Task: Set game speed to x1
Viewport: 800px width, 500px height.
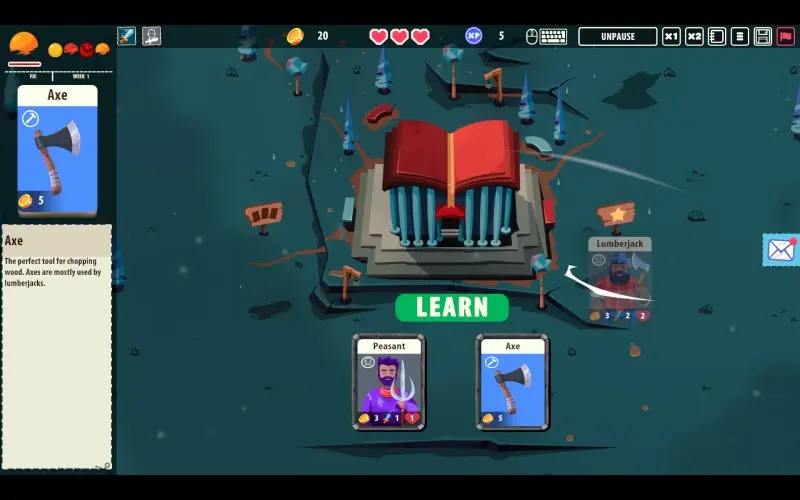Action: (x=672, y=37)
